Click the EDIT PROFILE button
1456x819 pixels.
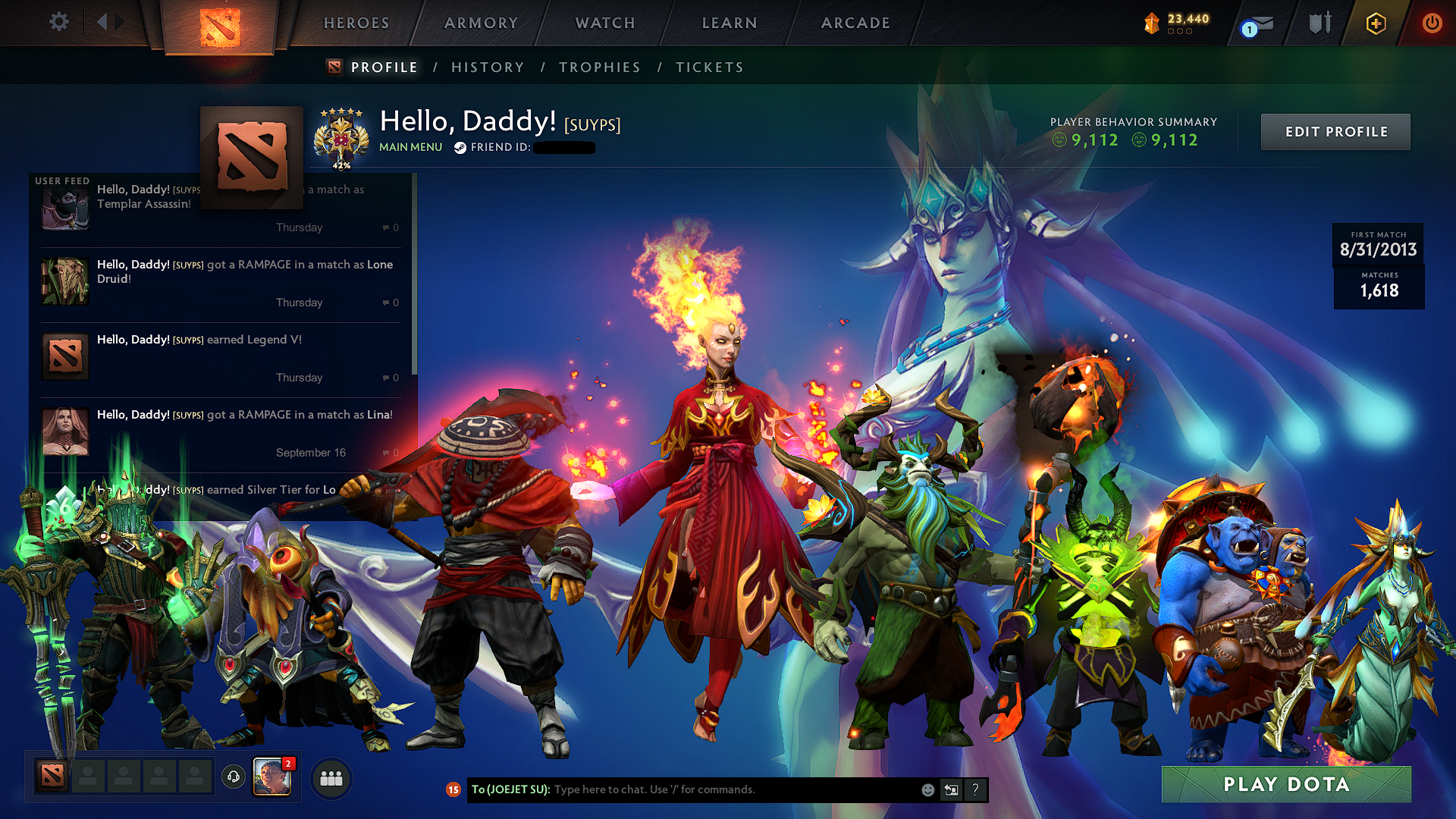[1335, 131]
